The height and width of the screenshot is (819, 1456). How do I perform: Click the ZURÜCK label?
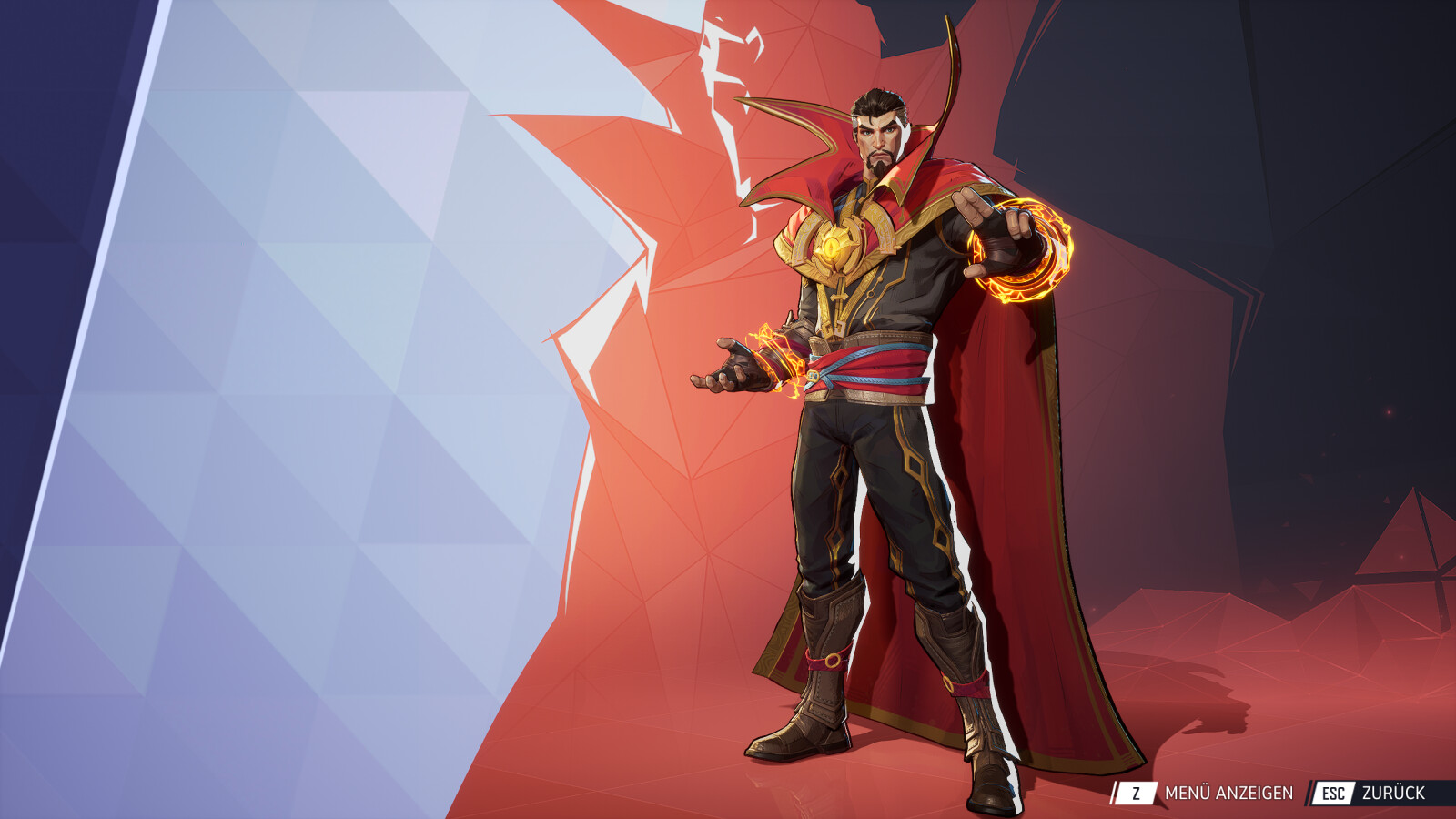1395,793
